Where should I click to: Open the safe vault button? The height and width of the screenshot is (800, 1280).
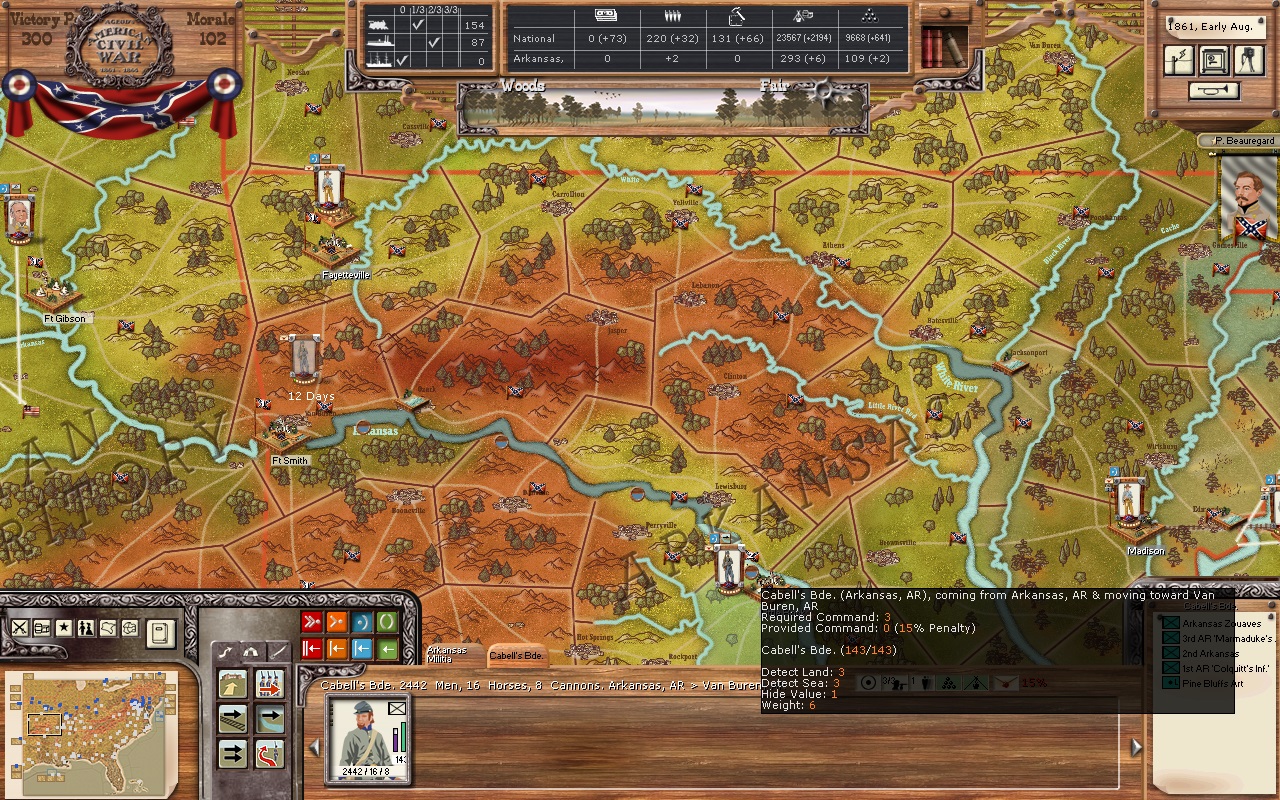click(x=1214, y=60)
